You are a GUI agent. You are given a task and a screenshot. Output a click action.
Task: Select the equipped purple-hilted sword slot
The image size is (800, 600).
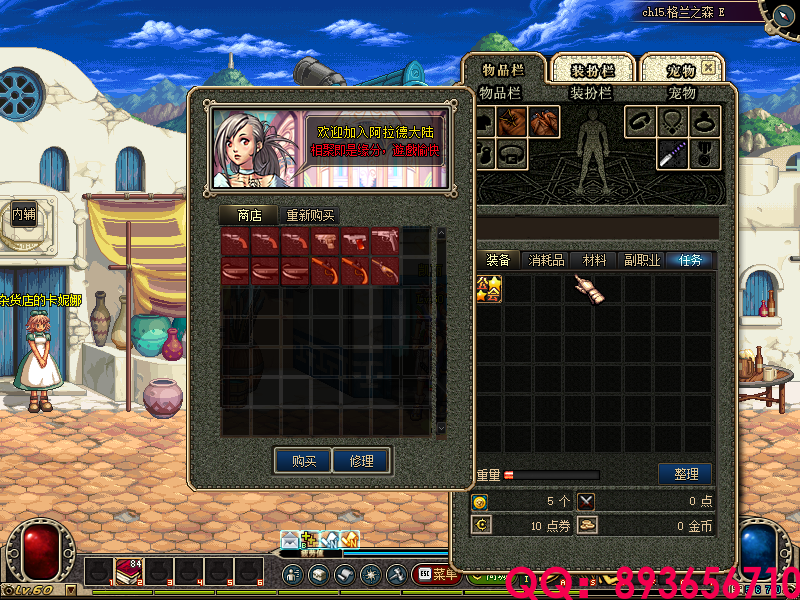(x=671, y=154)
